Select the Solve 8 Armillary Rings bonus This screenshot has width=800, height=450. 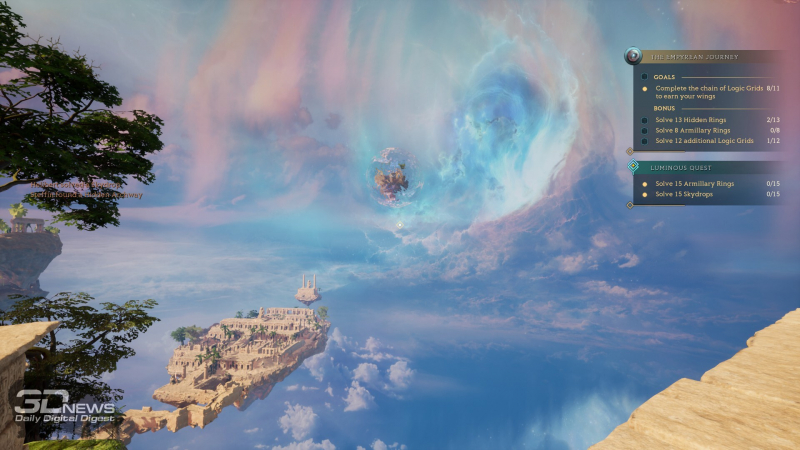tap(693, 130)
